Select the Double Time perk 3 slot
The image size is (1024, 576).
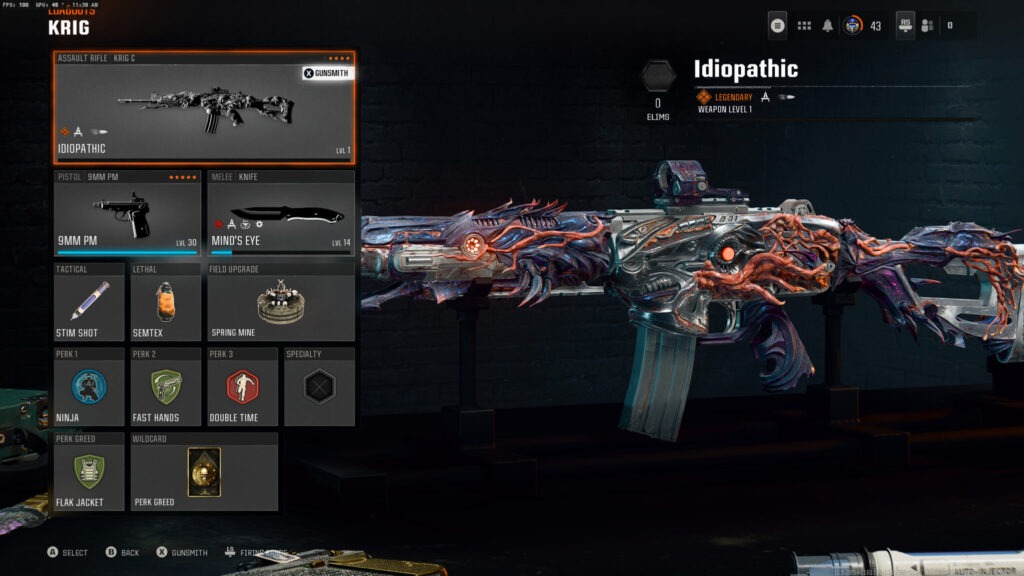point(242,387)
